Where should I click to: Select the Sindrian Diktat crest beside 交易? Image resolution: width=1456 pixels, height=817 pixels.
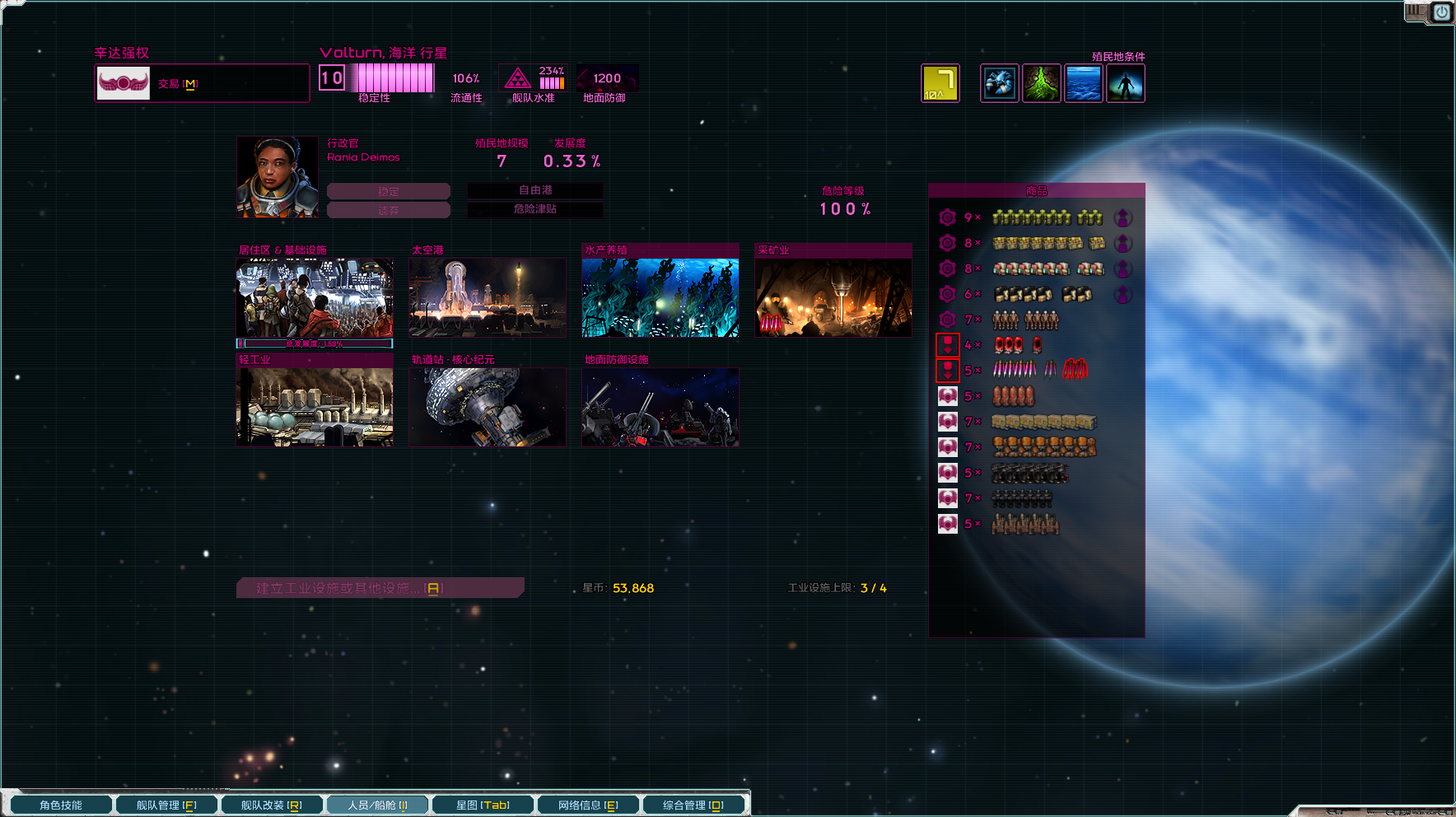(x=122, y=82)
